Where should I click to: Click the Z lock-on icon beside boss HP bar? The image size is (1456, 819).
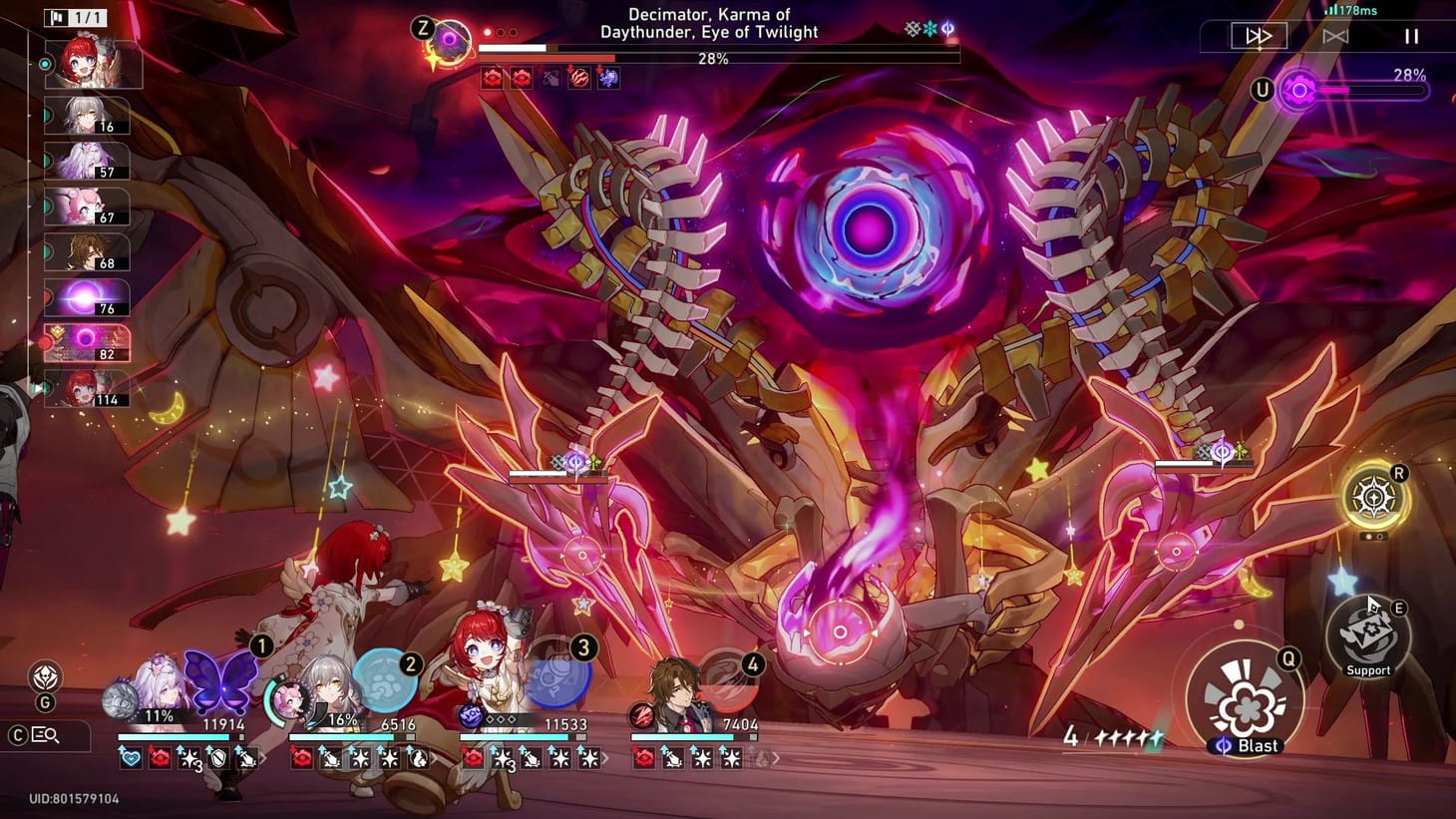(x=448, y=40)
